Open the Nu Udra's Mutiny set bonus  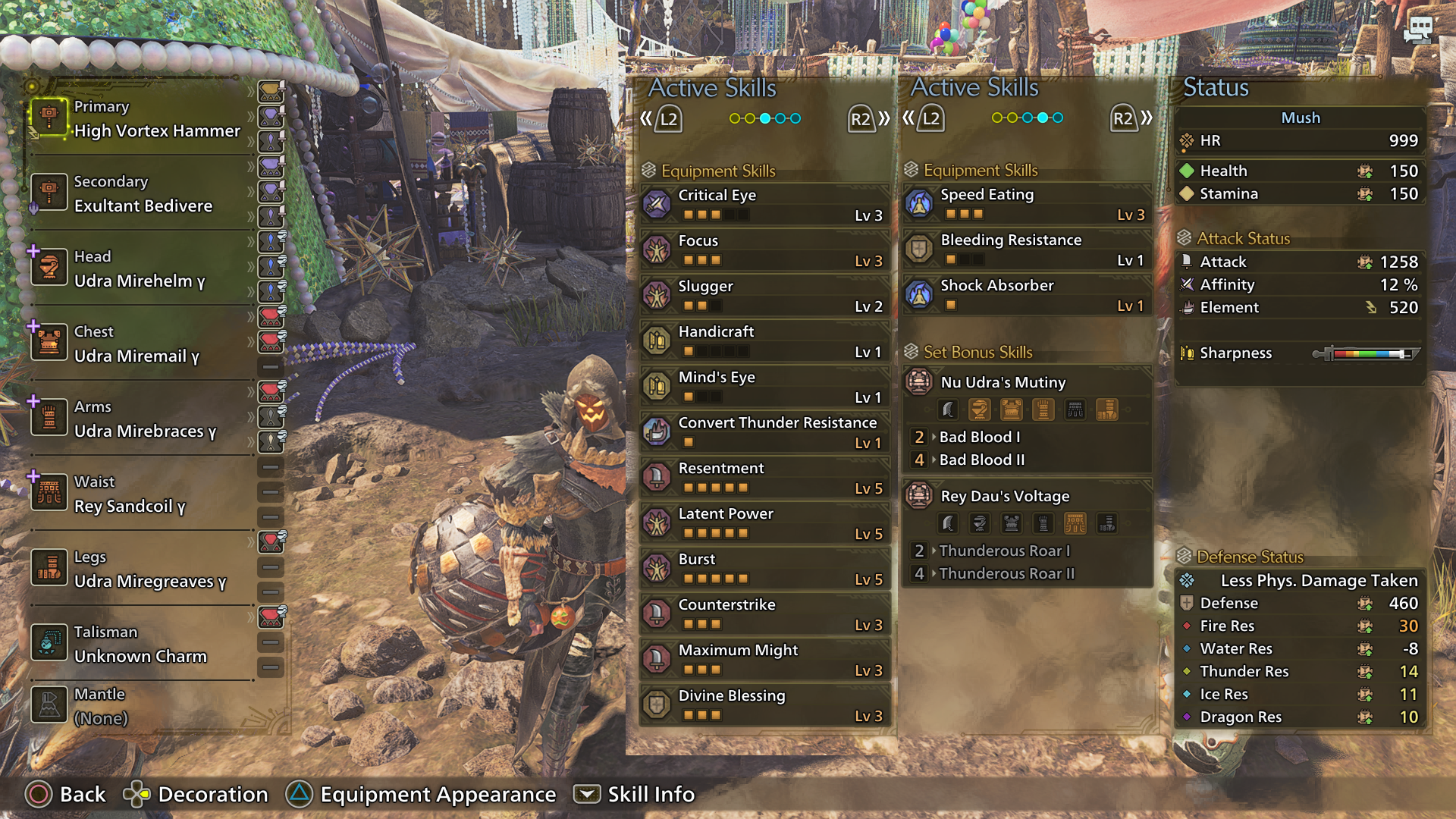[x=1027, y=383]
